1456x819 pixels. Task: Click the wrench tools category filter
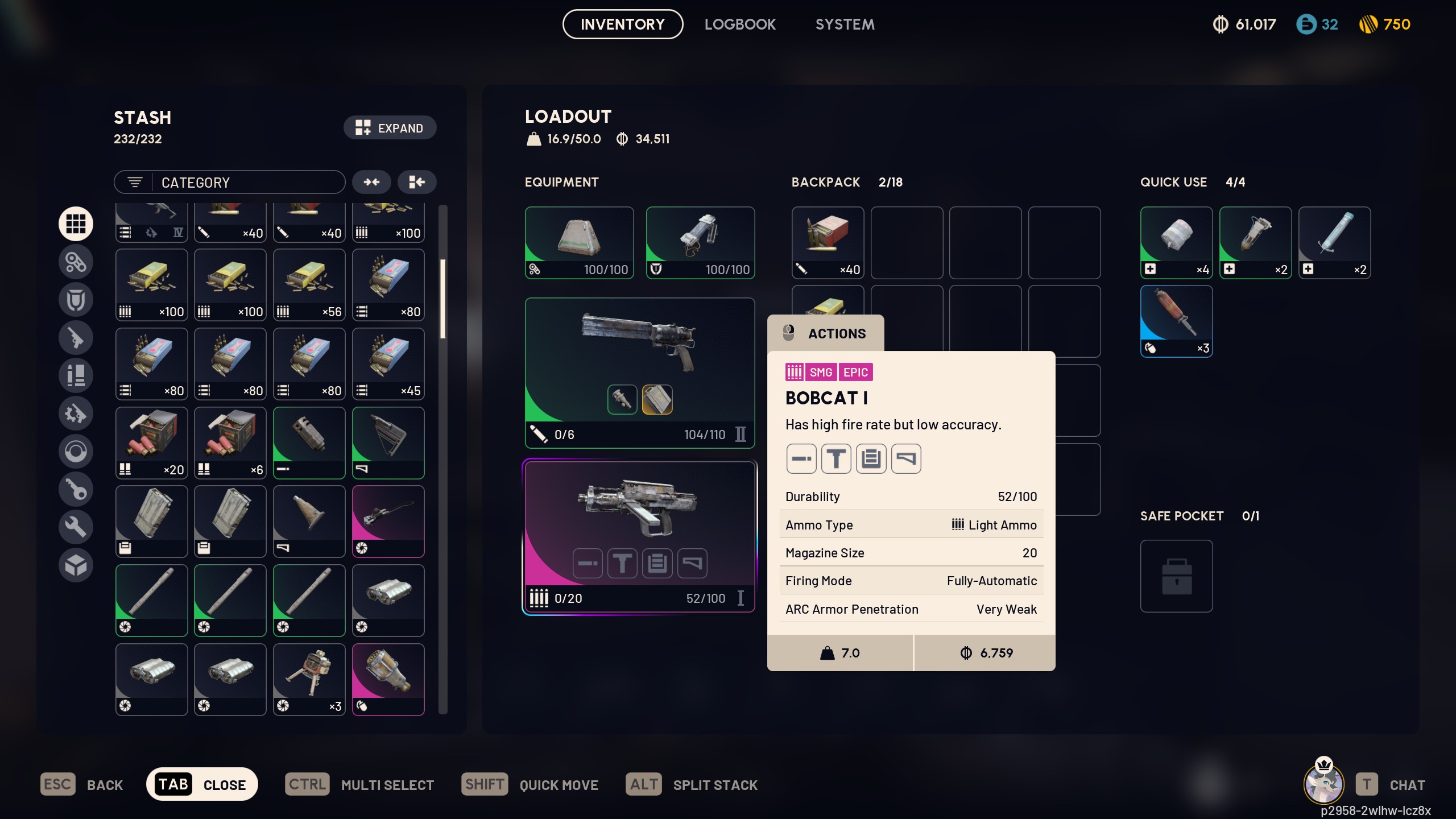[76, 527]
